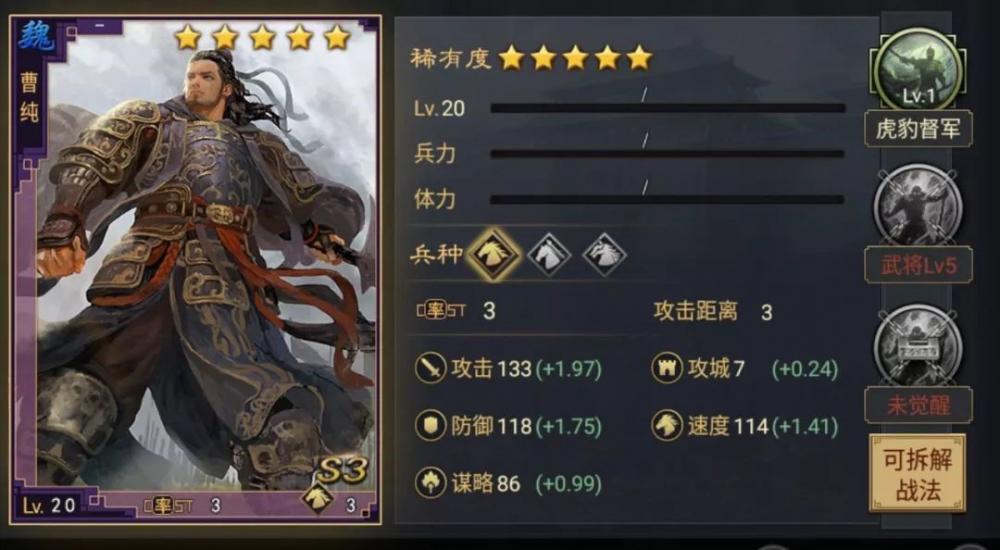
Task: Select the highlighted gold cavalry troop type
Action: coord(493,254)
